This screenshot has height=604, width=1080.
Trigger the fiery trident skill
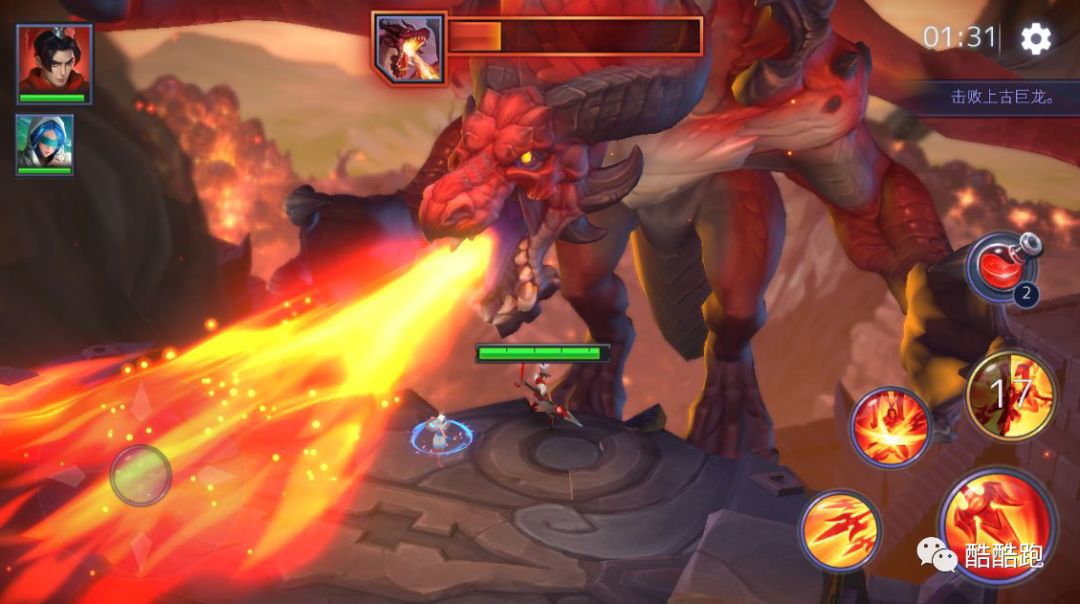(x=840, y=530)
